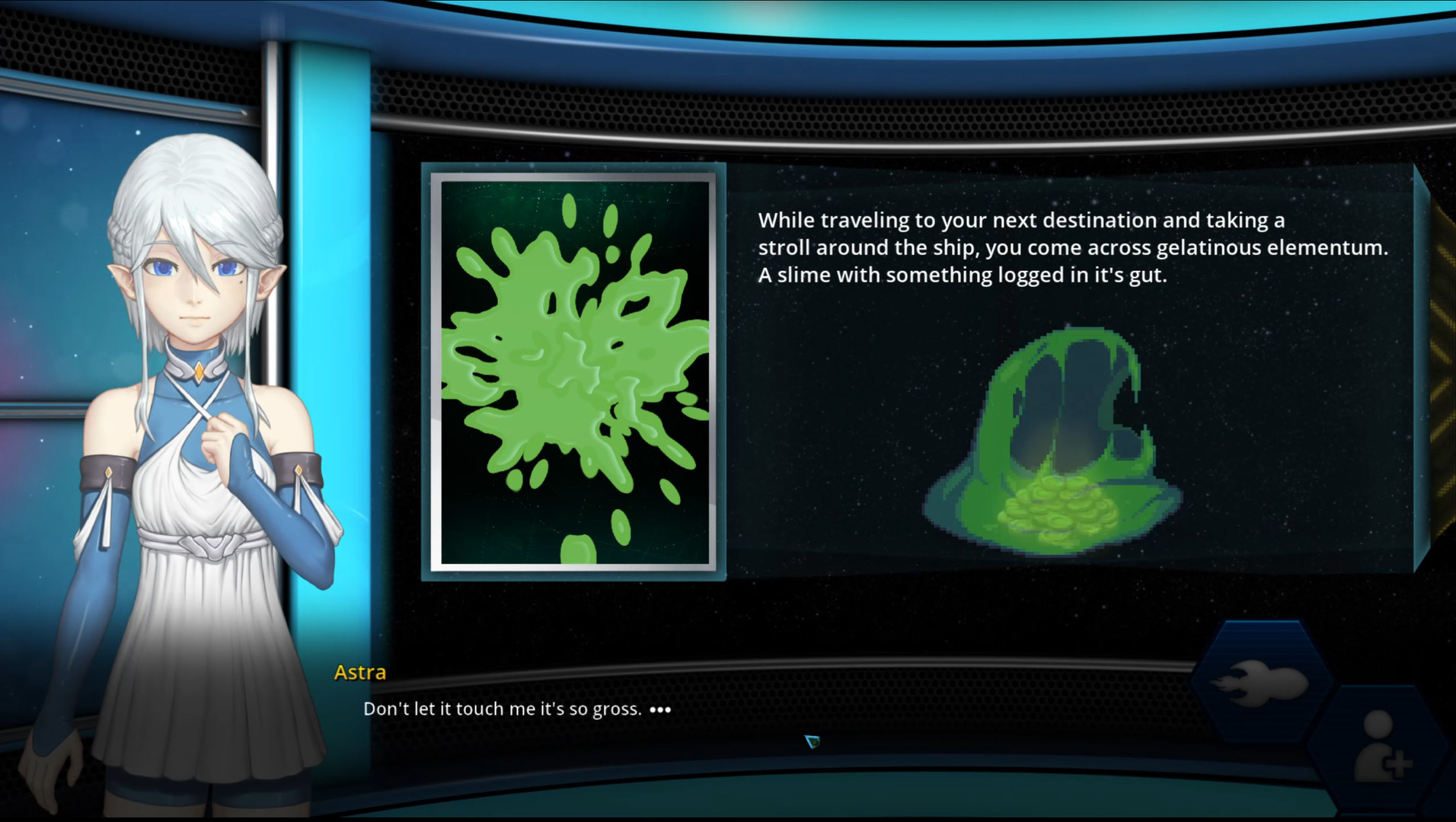Click the ellipsis dots ending Astra's dialogue
Screen dimensions: 1456x822
[x=659, y=709]
